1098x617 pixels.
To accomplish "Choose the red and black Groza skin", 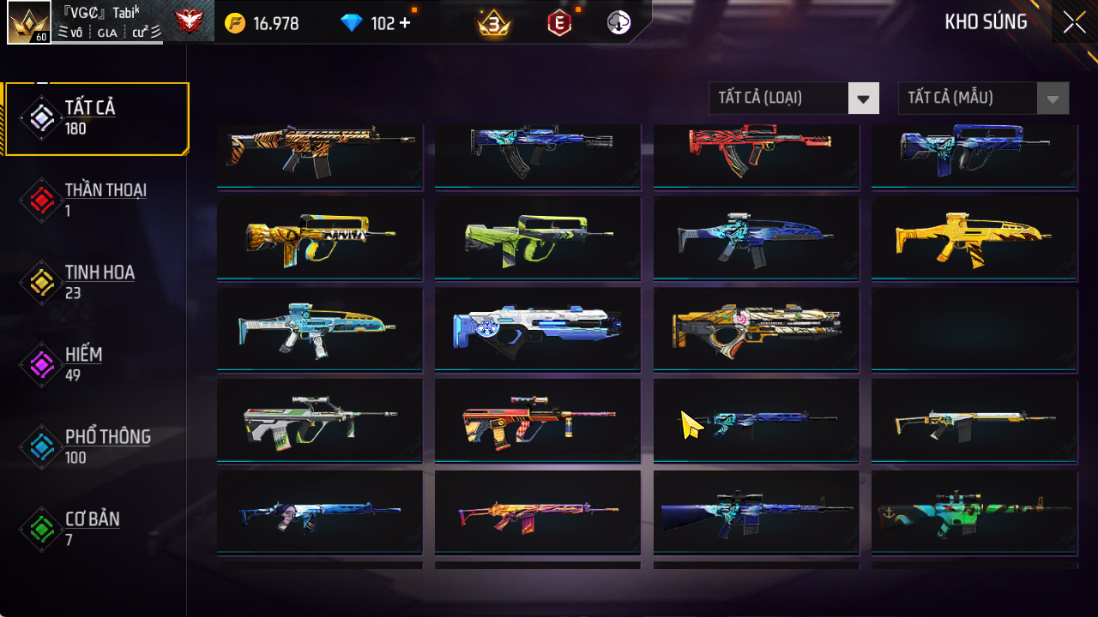I will pos(756,150).
